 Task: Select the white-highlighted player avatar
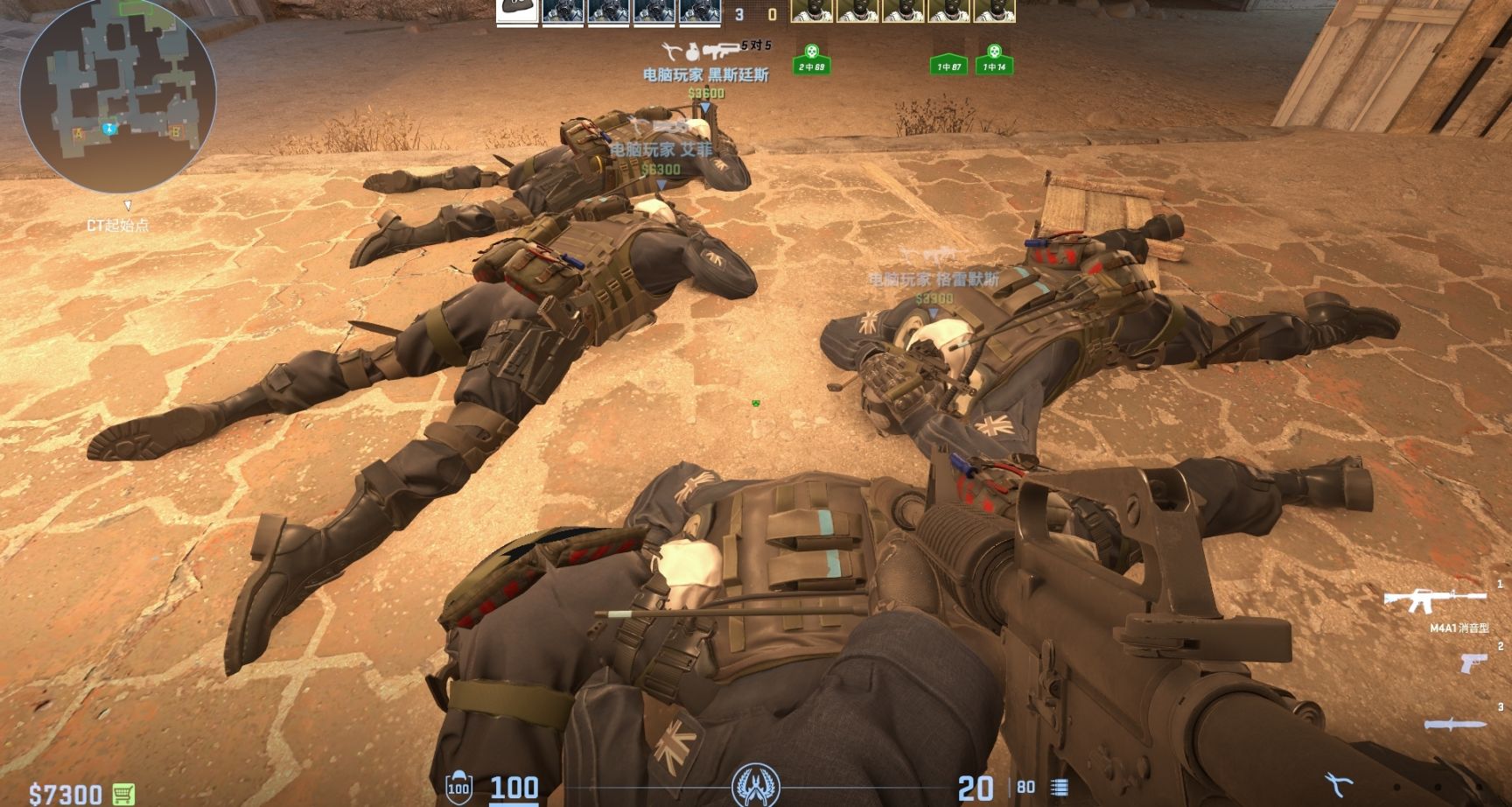coord(517,11)
